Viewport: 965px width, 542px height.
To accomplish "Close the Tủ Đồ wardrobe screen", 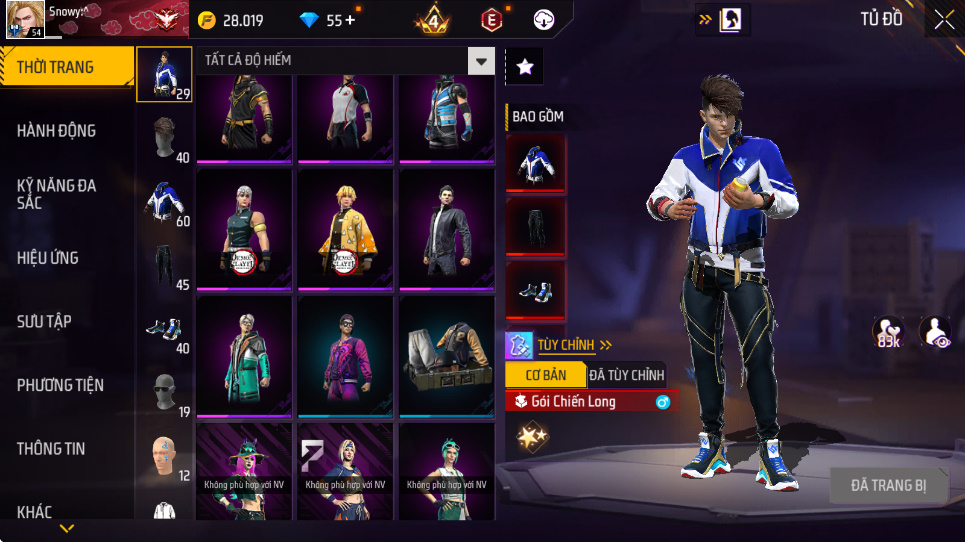I will (943, 20).
